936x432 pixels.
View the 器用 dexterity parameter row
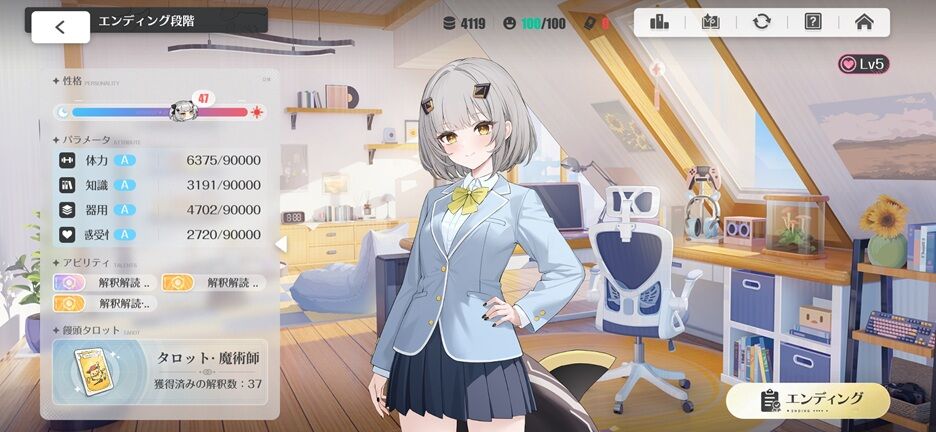[160, 210]
